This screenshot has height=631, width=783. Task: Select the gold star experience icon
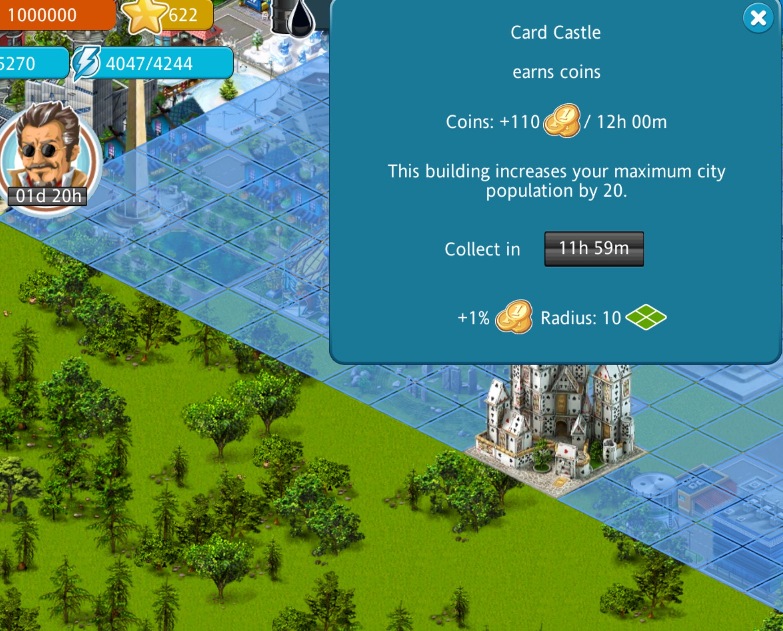tap(146, 15)
